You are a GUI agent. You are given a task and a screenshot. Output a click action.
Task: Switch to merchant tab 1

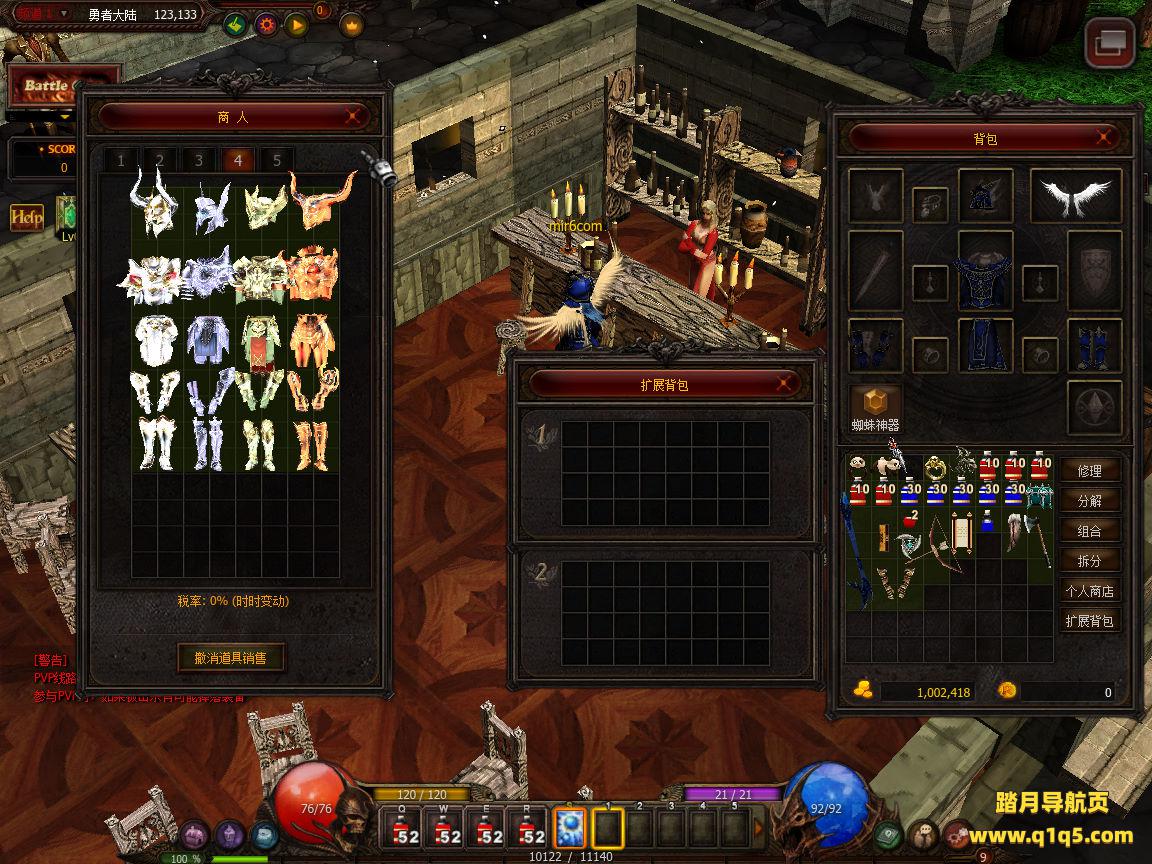click(x=121, y=160)
